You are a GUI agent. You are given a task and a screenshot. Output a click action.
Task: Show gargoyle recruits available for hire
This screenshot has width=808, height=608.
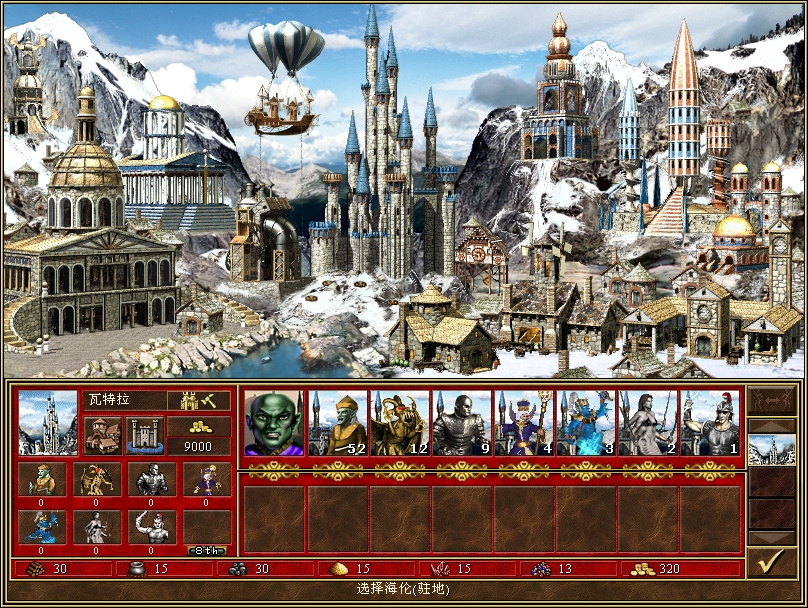(x=97, y=479)
